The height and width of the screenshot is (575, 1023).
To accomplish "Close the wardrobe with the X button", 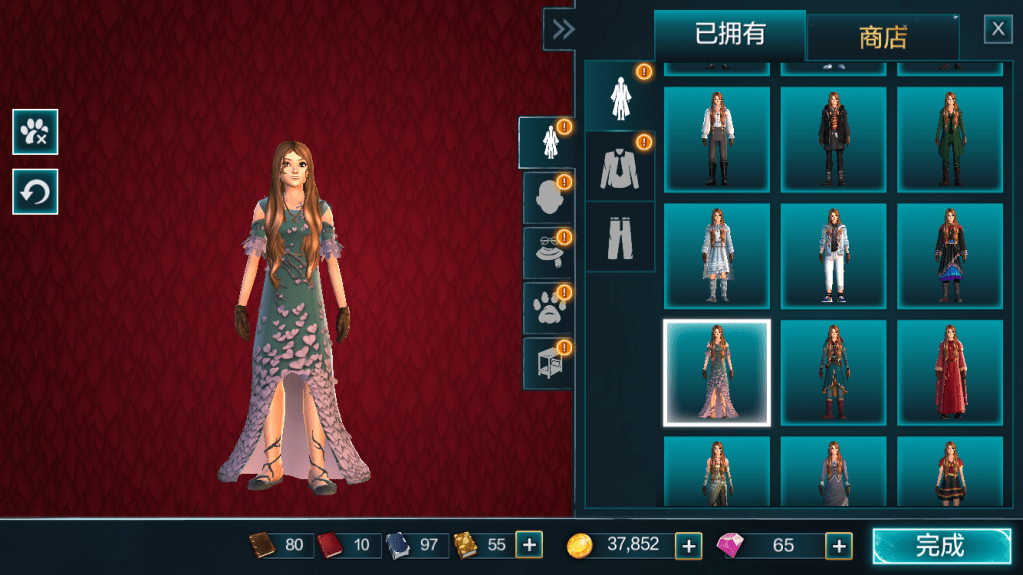I will (998, 29).
